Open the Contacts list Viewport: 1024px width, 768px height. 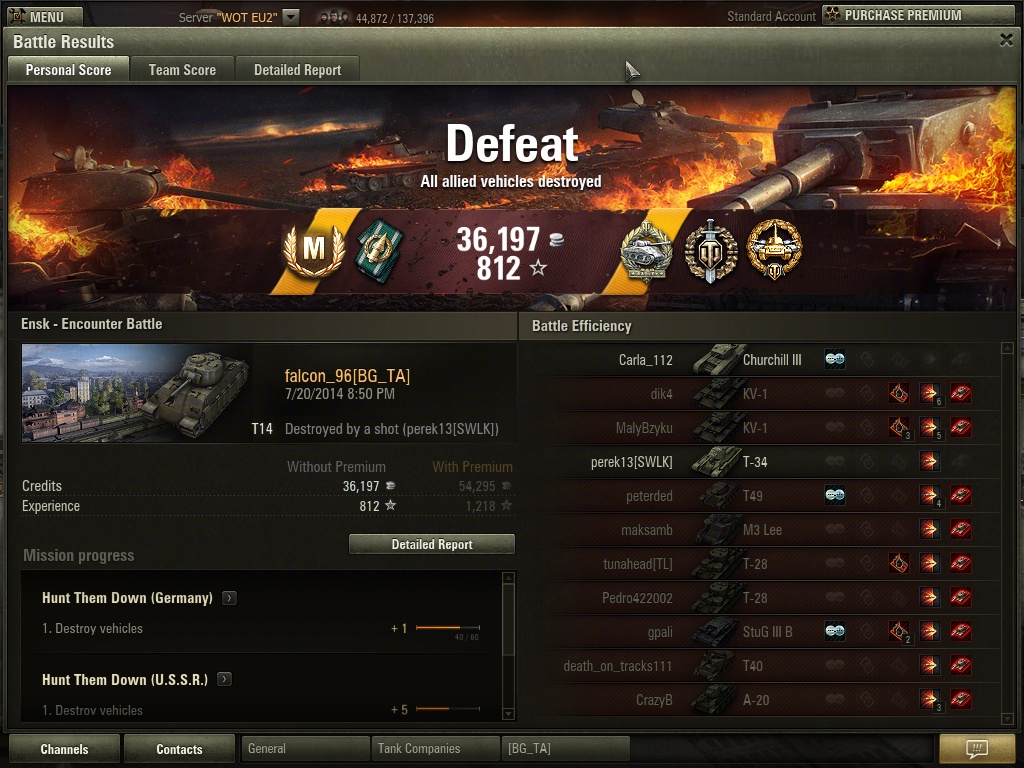coord(179,749)
